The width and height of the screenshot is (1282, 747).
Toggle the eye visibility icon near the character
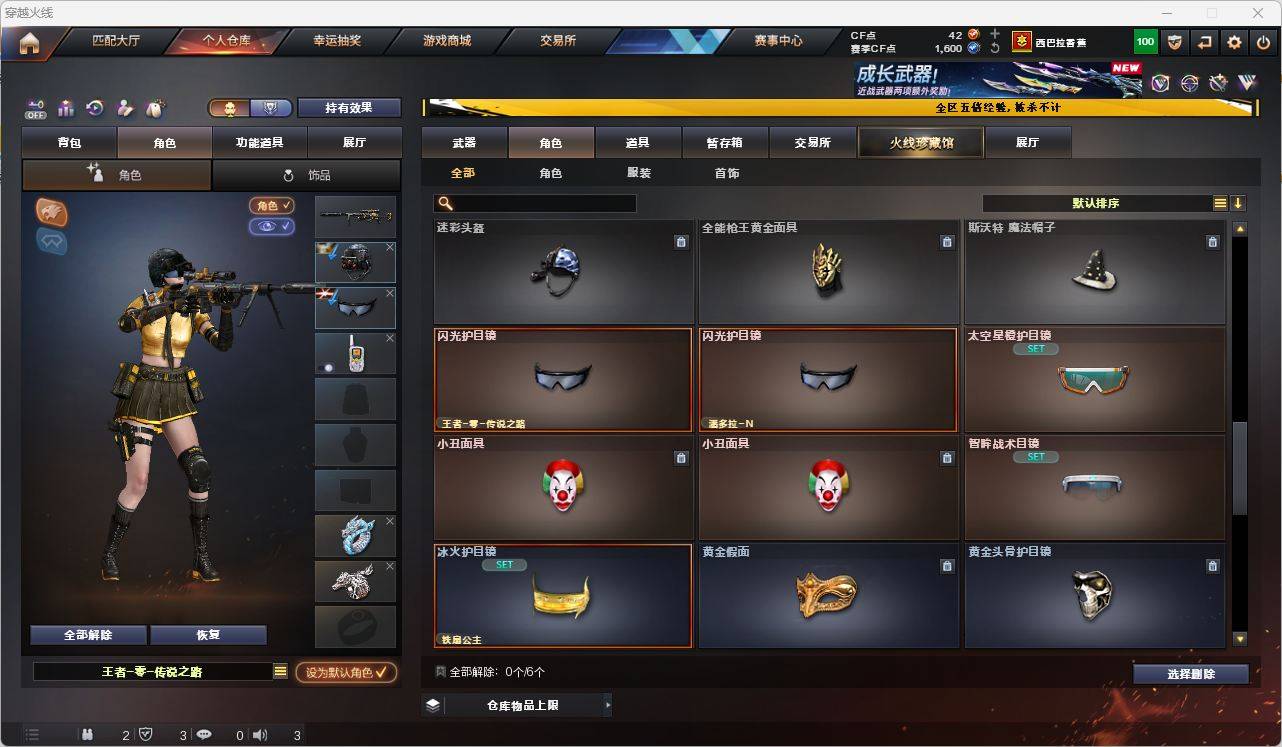[271, 227]
